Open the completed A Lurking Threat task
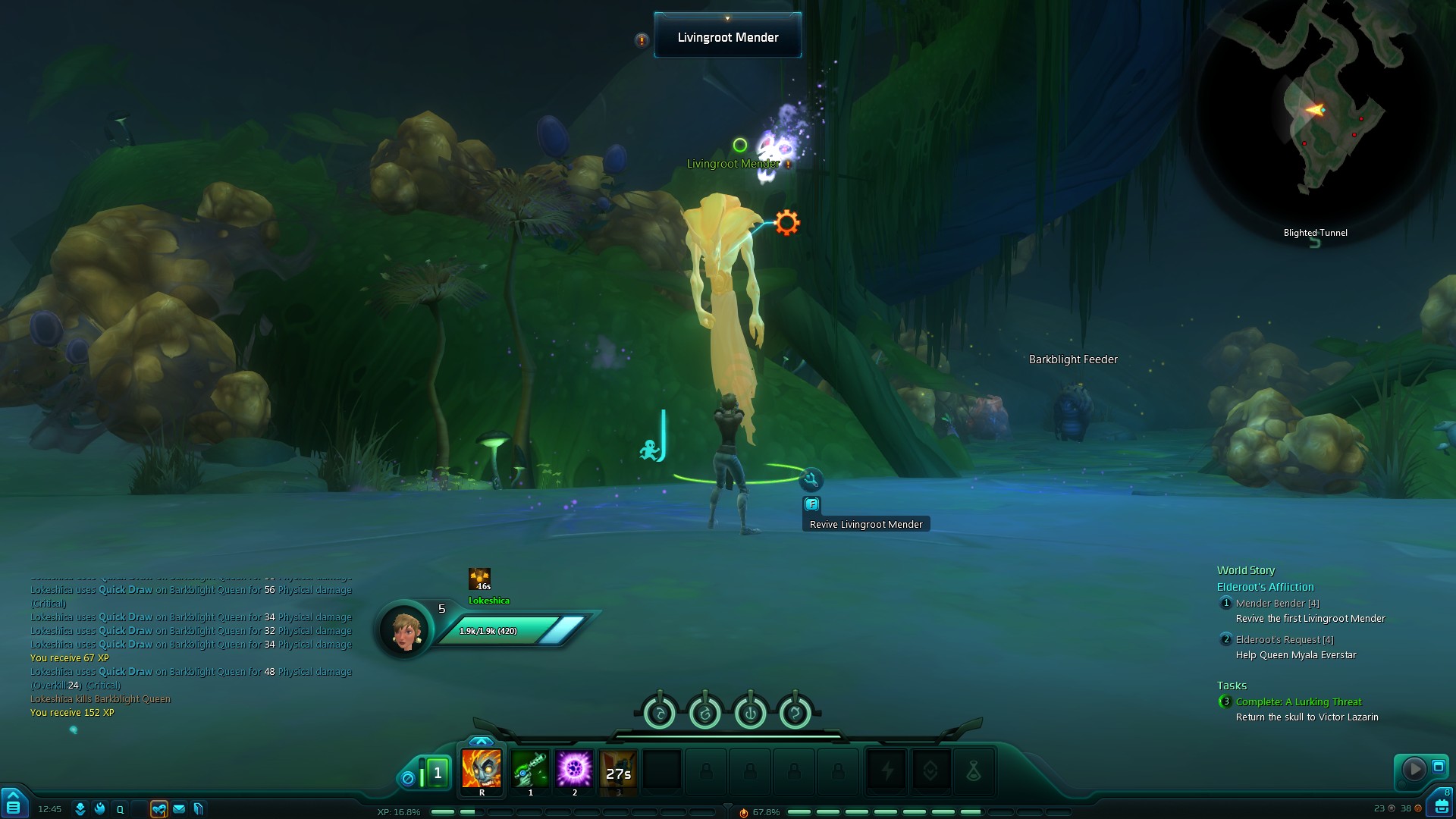 (1298, 702)
